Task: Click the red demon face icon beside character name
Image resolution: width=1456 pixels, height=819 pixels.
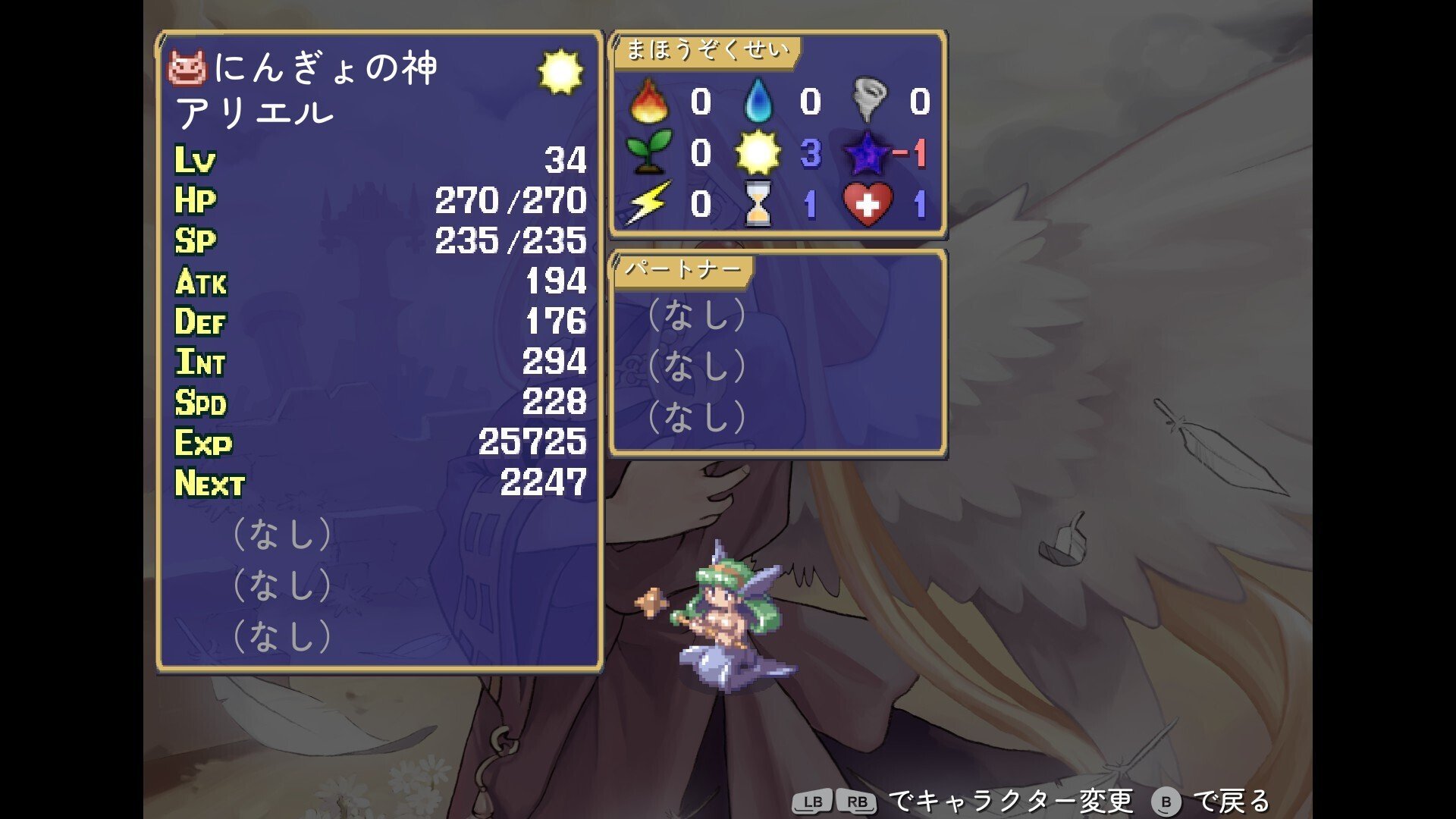Action: 190,68
